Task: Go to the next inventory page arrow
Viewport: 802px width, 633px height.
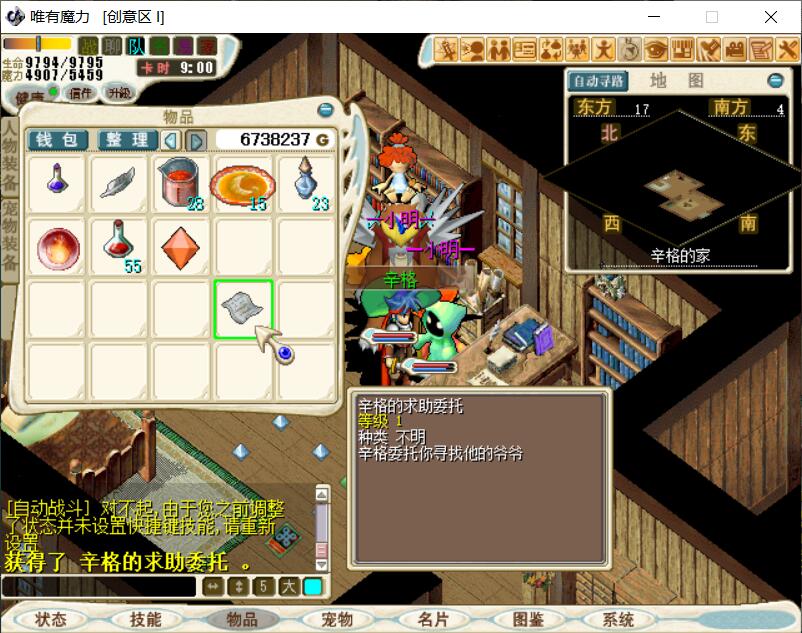Action: (197, 141)
